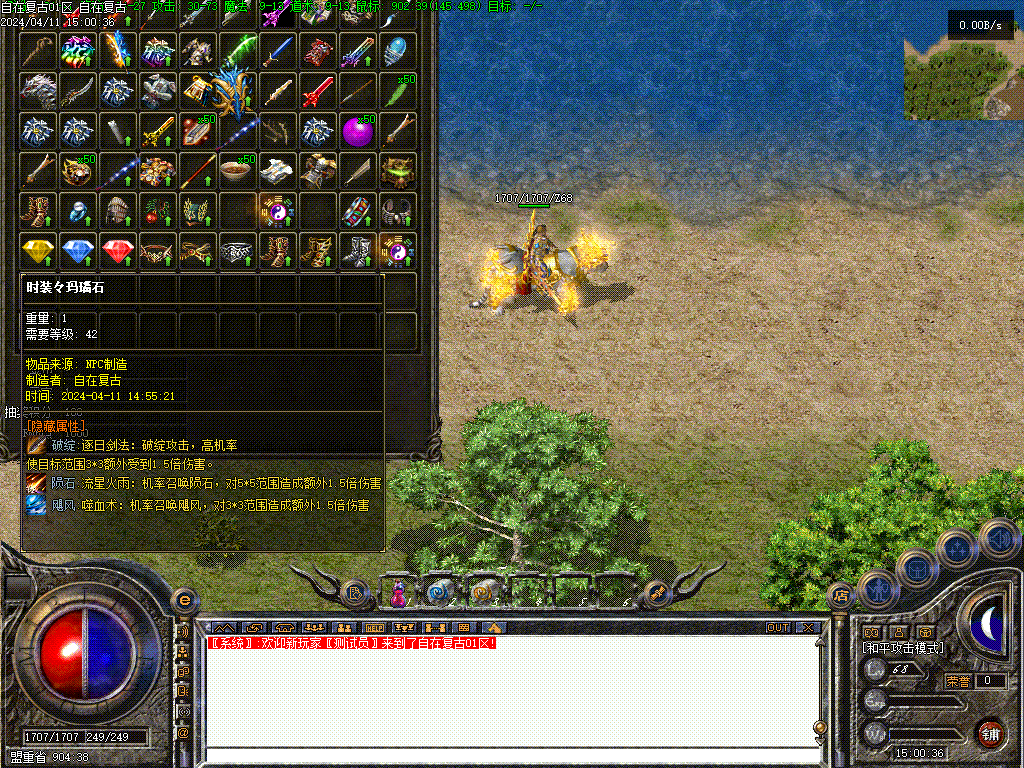Click the OUT button above chat
This screenshot has height=768, width=1024.
click(x=778, y=628)
